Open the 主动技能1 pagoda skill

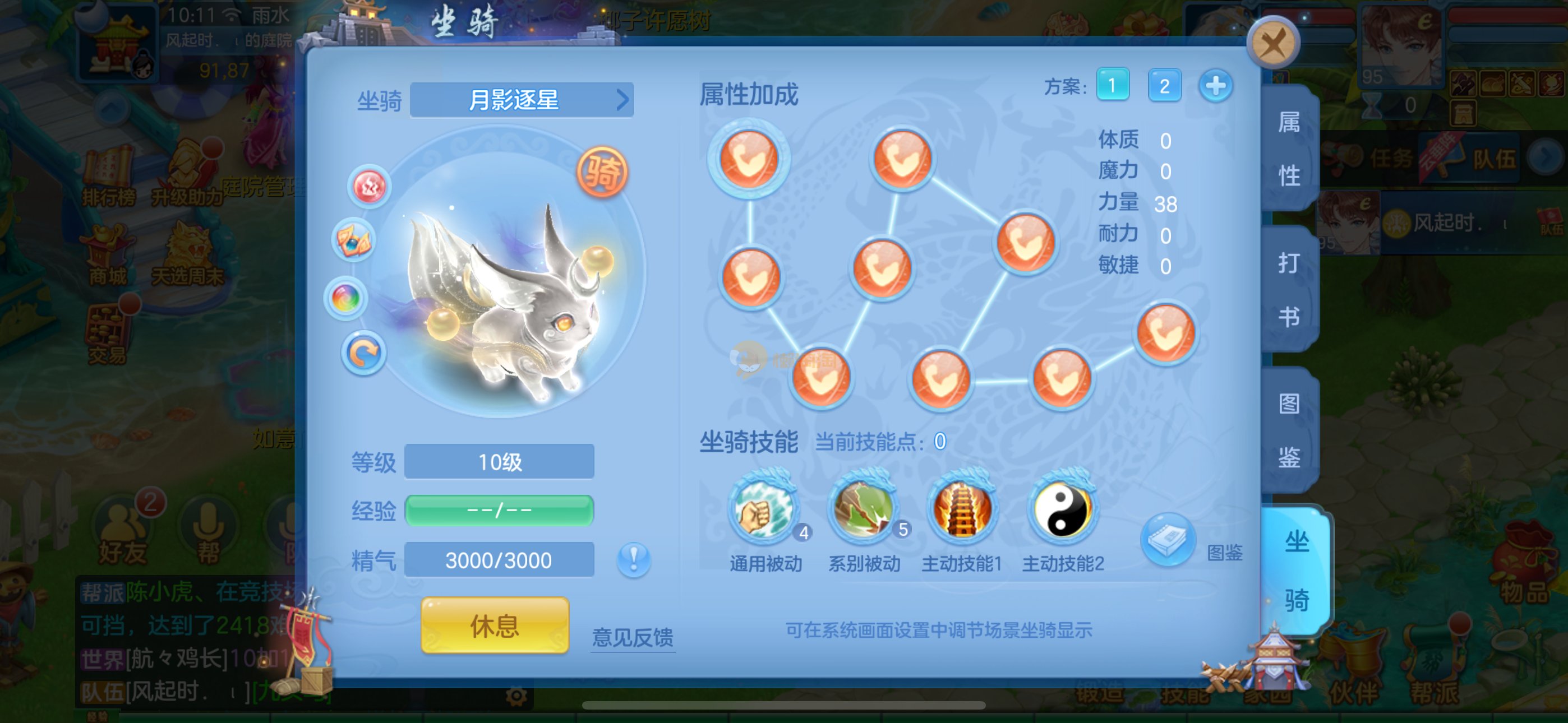tap(962, 509)
